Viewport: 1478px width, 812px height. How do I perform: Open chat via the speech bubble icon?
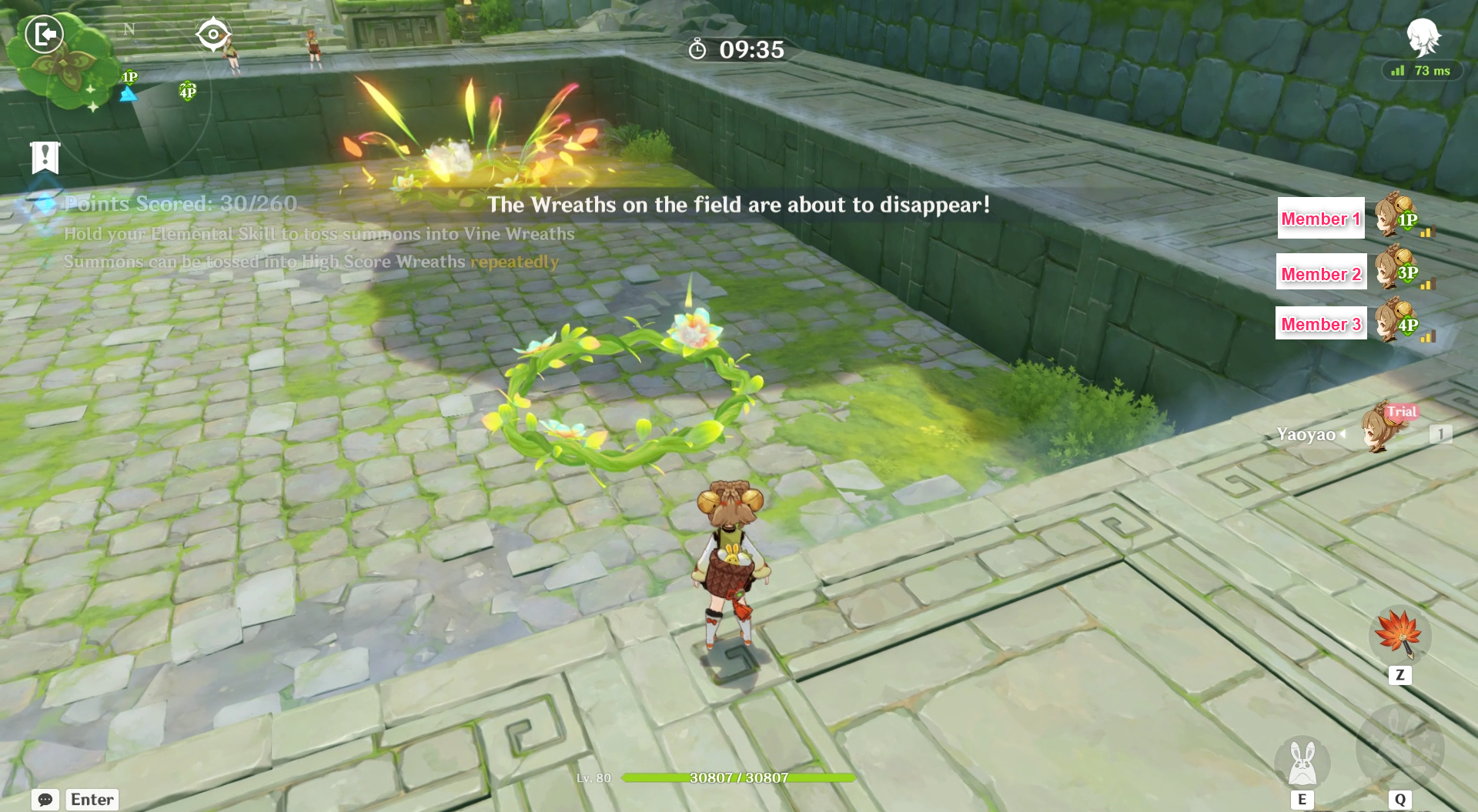pyautogui.click(x=44, y=800)
